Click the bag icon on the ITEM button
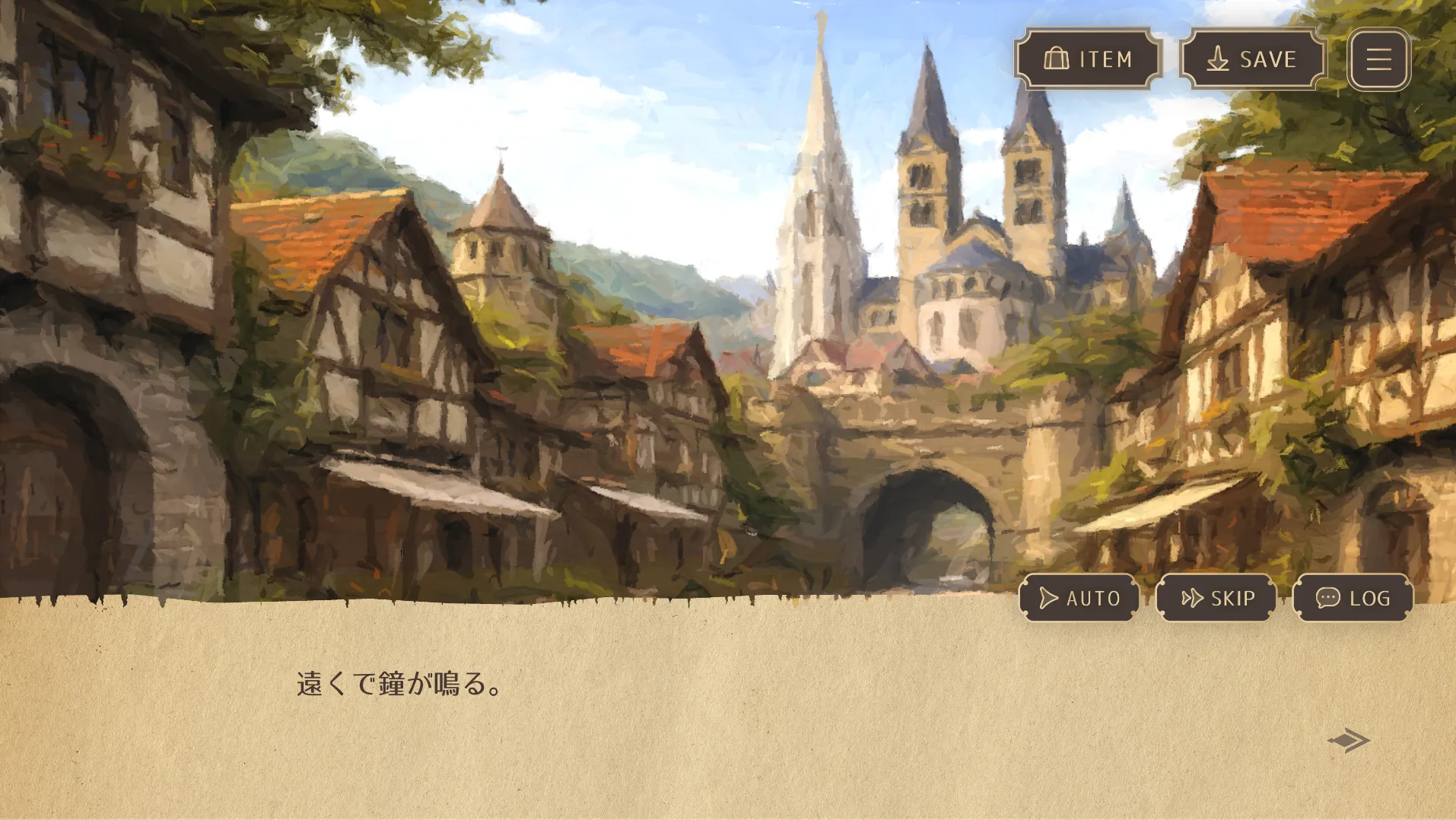This screenshot has width=1456, height=820. pyautogui.click(x=1057, y=59)
